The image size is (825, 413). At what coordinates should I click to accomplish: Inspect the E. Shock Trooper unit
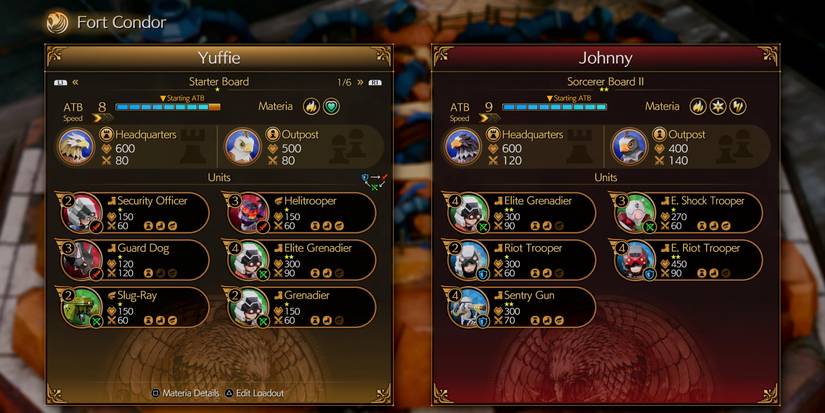point(686,211)
